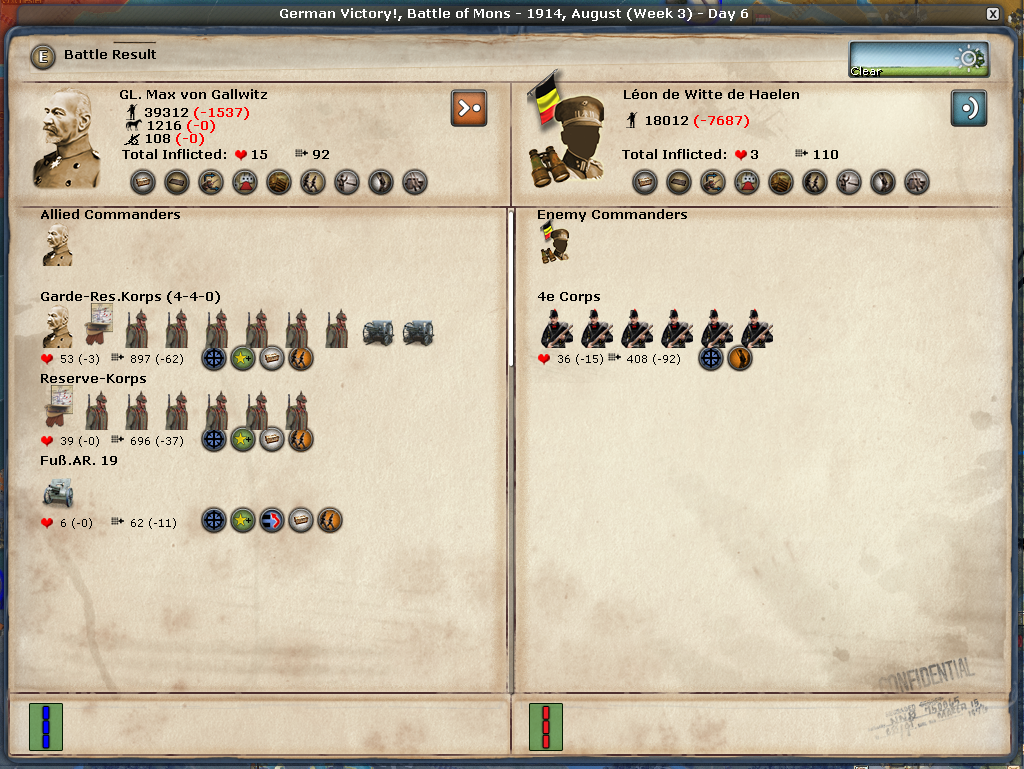Click the blue-and-red arrow icon for Fuß.AR. 19
The image size is (1024, 769).
(x=272, y=521)
